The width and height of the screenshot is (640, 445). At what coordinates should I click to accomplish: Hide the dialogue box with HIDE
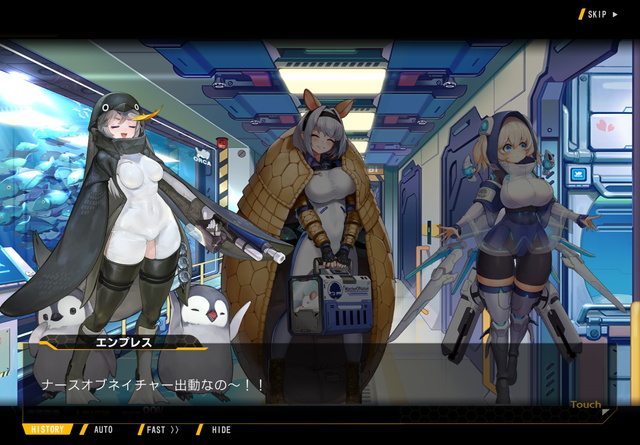point(220,430)
